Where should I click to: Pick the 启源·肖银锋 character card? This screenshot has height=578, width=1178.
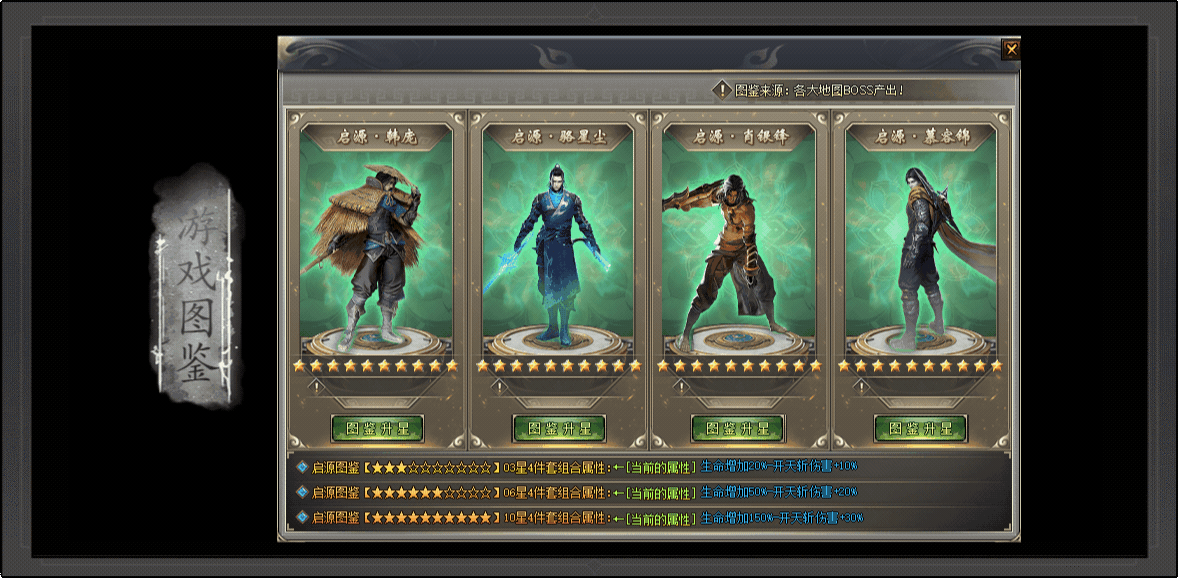click(x=738, y=240)
